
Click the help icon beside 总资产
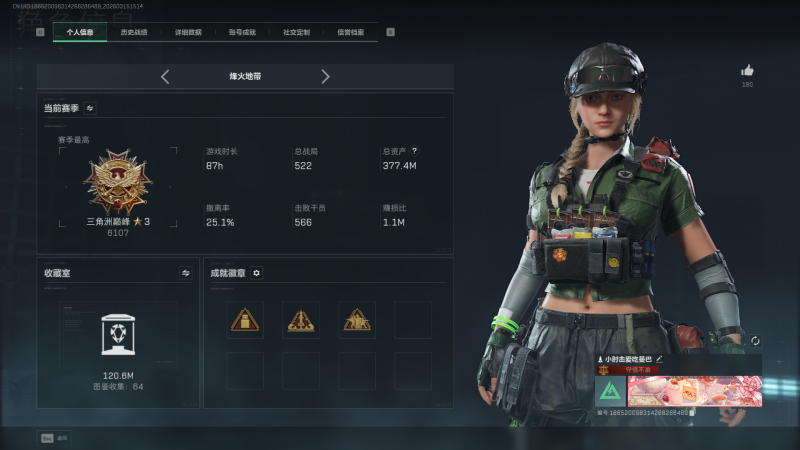[x=415, y=151]
